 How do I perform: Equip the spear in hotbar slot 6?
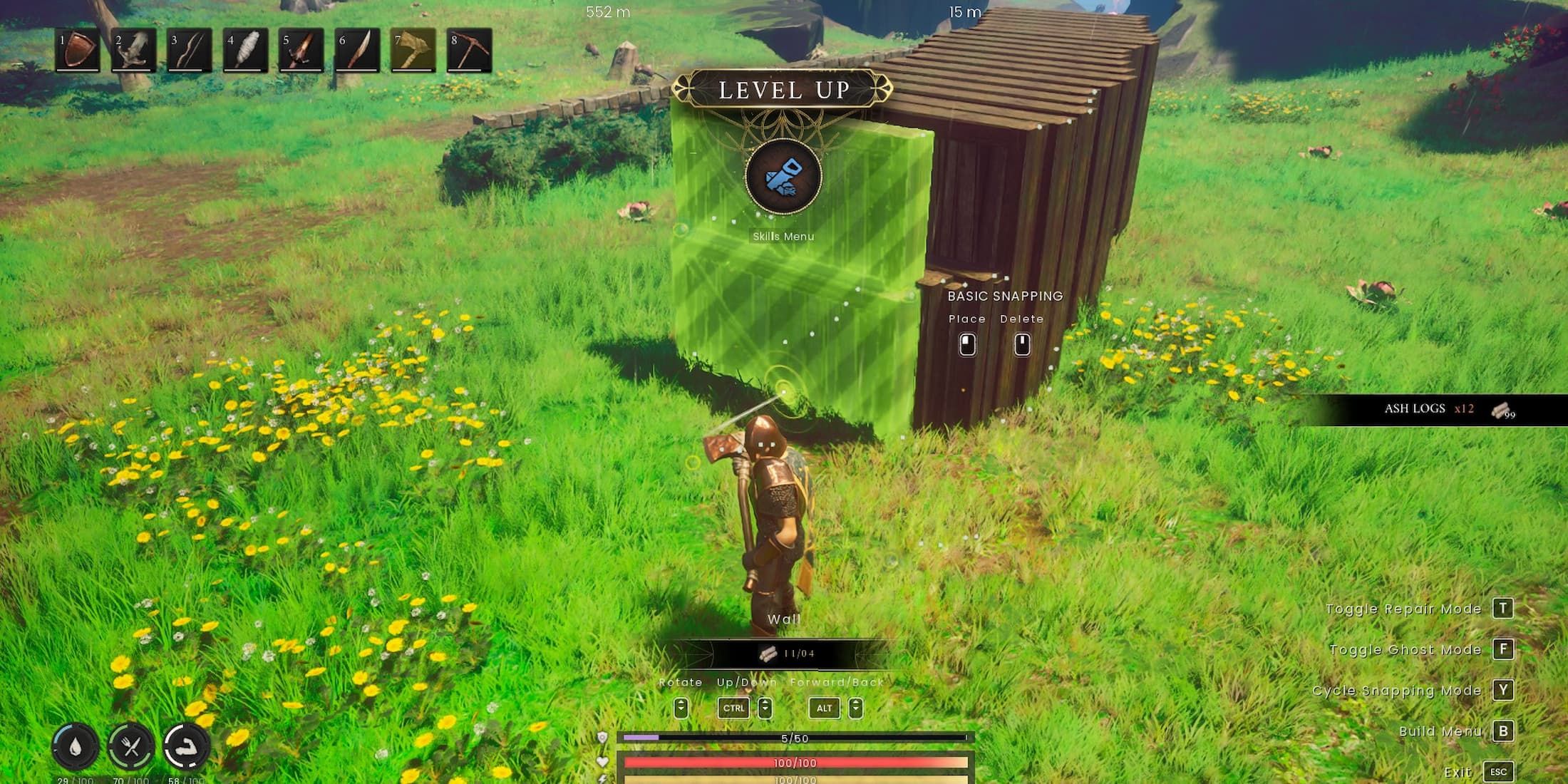click(356, 51)
